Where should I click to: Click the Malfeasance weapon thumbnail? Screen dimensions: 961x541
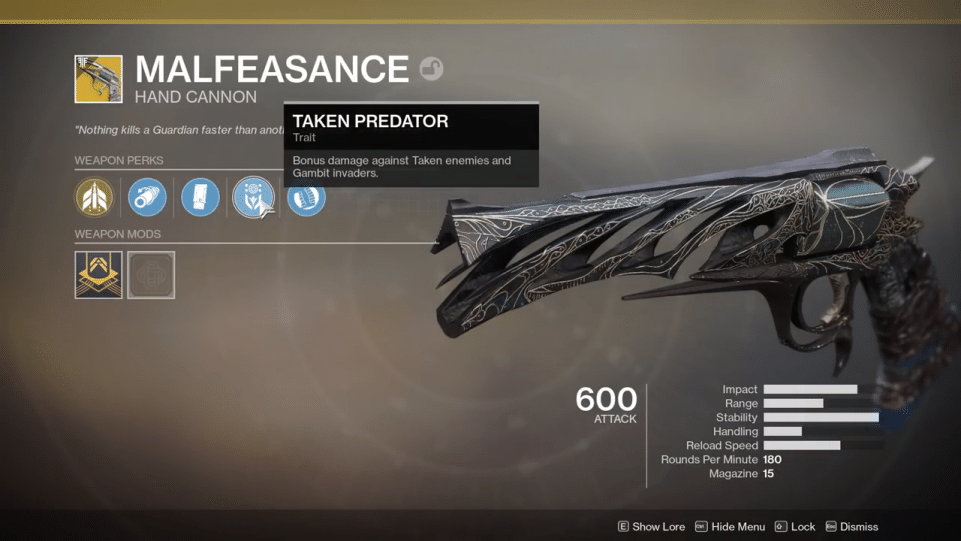coord(98,79)
